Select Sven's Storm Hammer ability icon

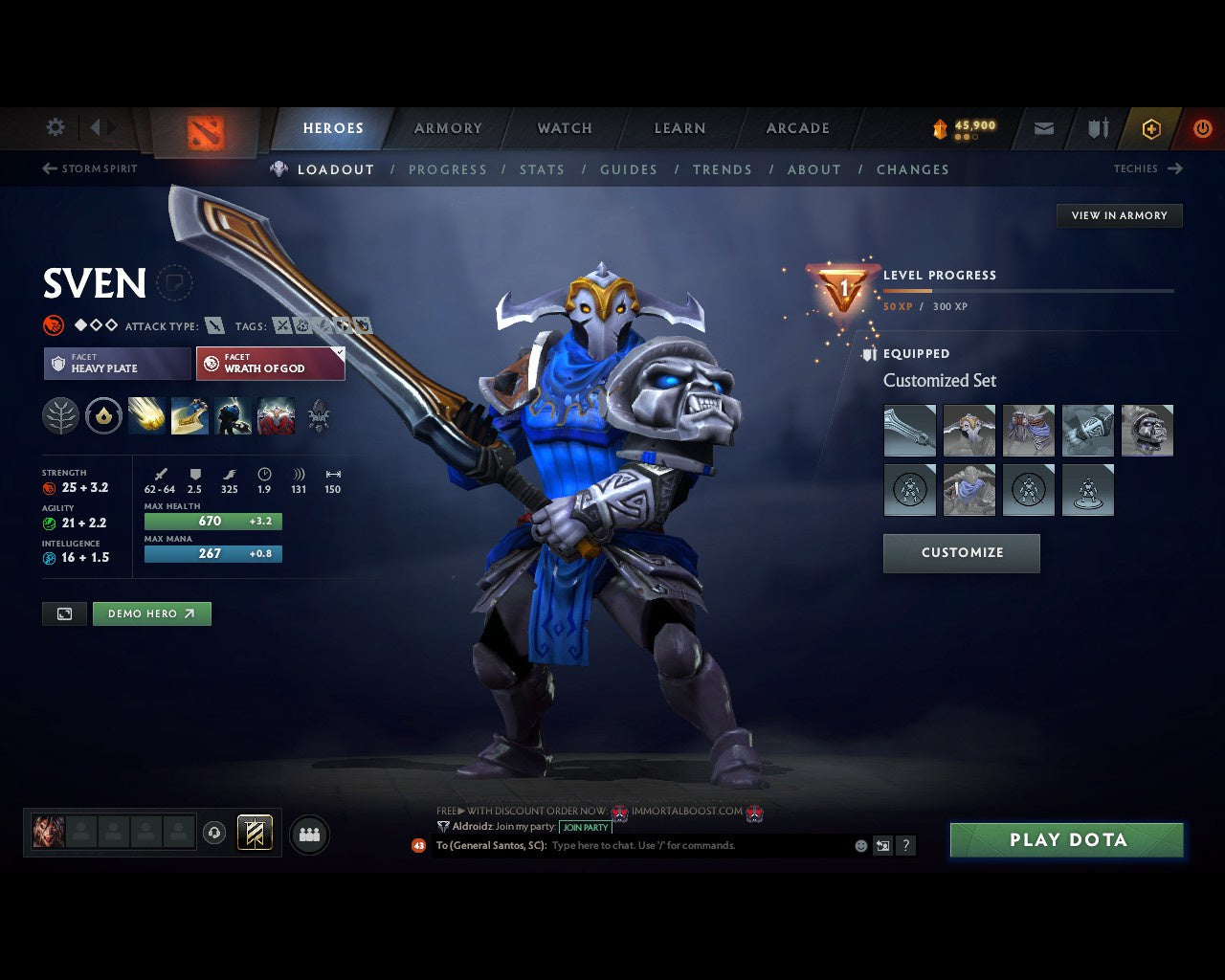pos(146,415)
